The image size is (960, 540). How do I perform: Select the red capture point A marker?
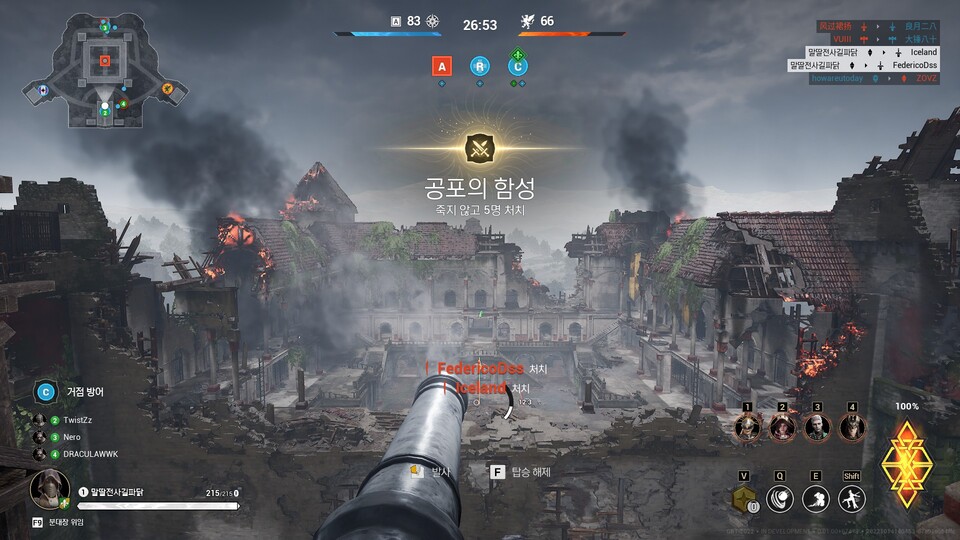pos(442,66)
